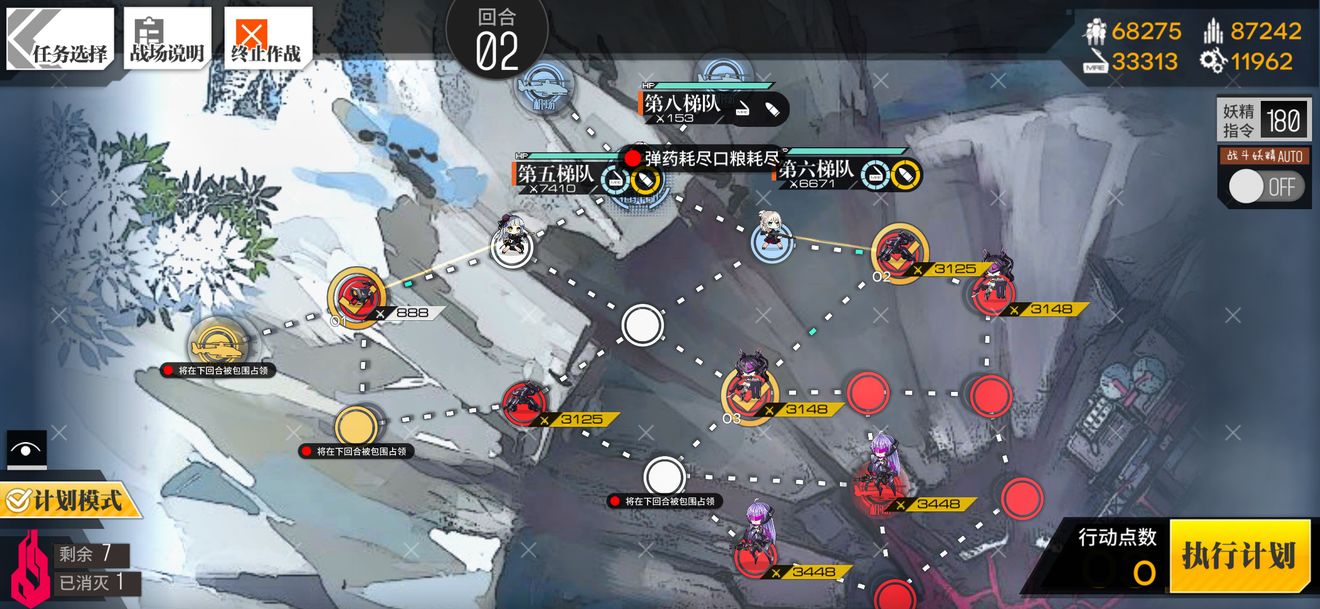
Task: Execute the plan with 执行计划
Action: 1238,556
